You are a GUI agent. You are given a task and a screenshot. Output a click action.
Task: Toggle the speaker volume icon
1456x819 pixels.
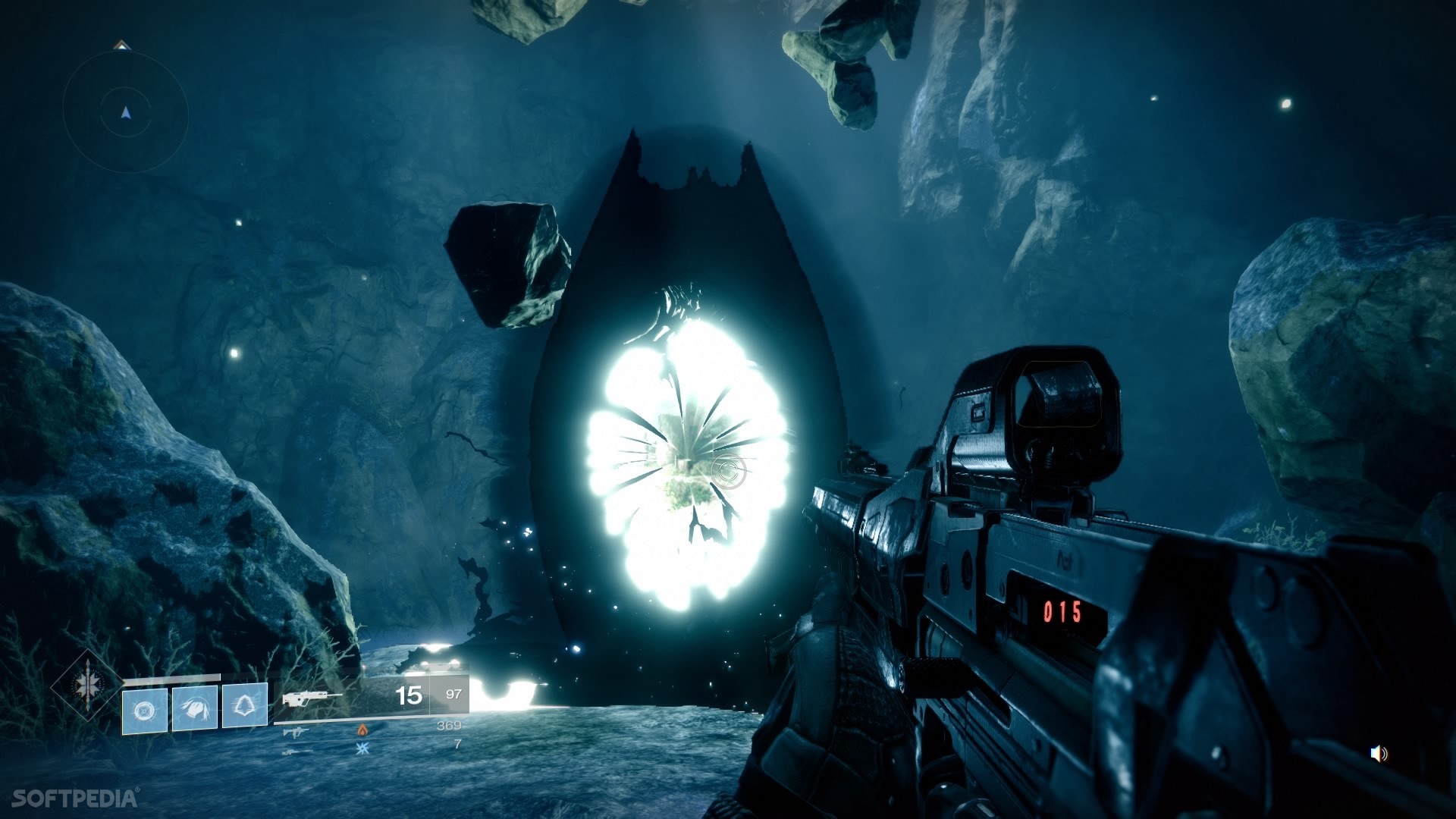click(x=1378, y=753)
